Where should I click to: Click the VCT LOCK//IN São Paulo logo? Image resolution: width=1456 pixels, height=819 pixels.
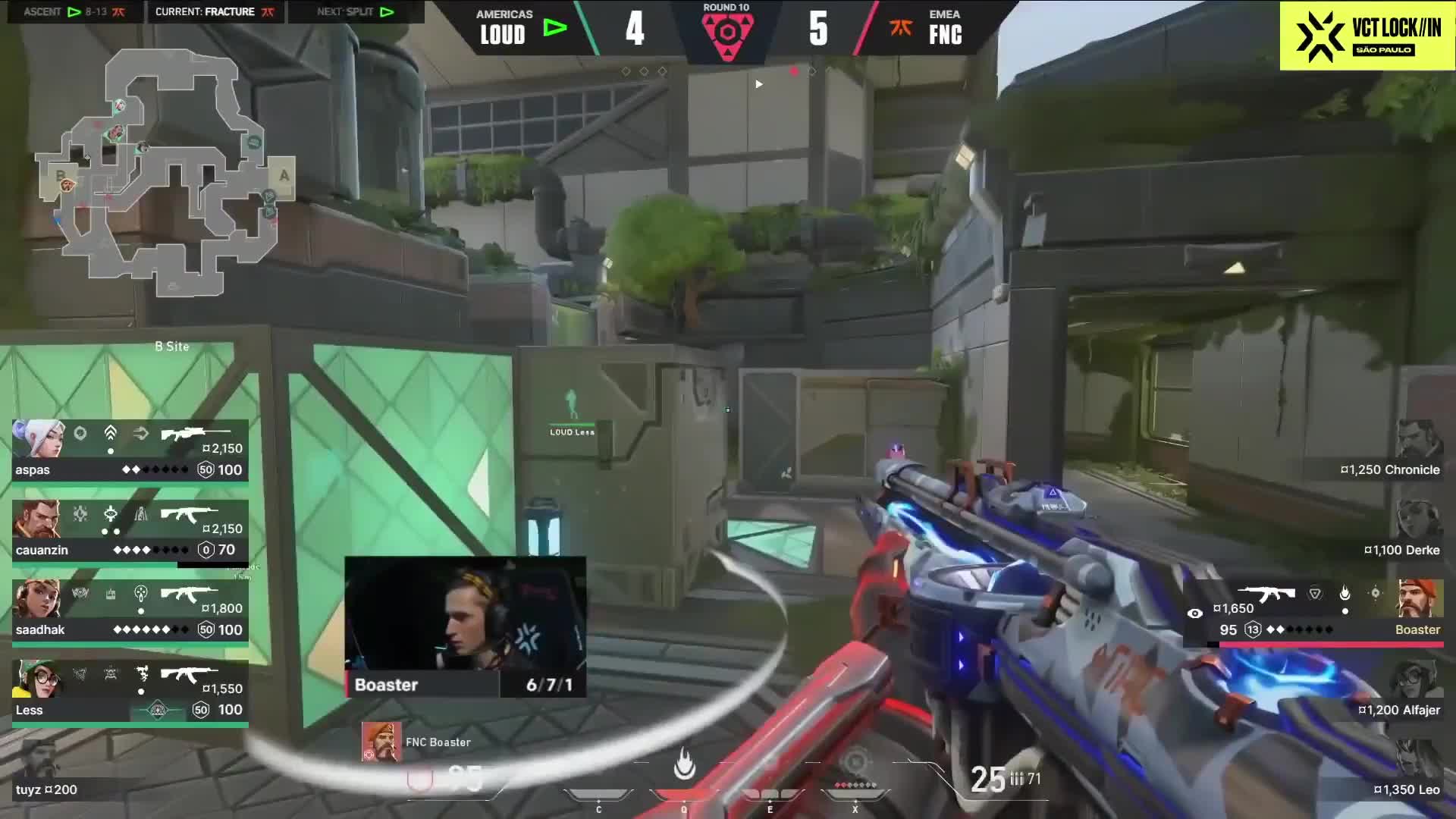1367,36
